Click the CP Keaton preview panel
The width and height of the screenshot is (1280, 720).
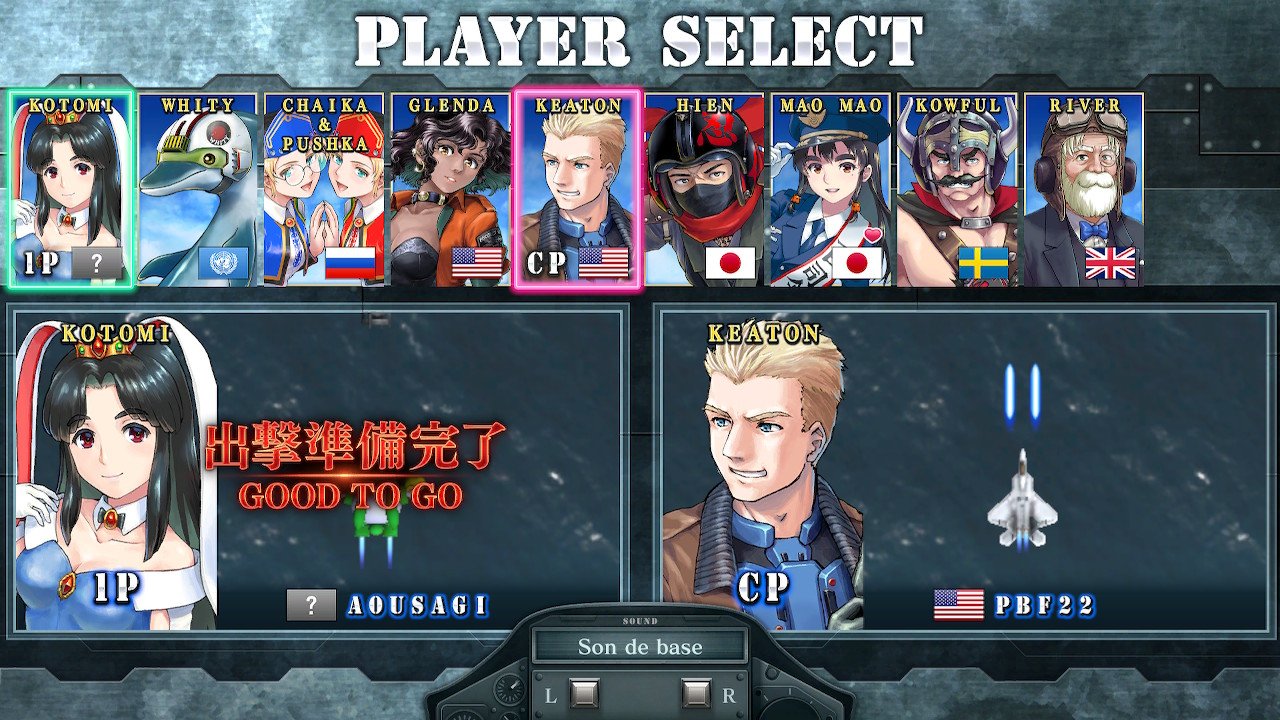[x=965, y=470]
